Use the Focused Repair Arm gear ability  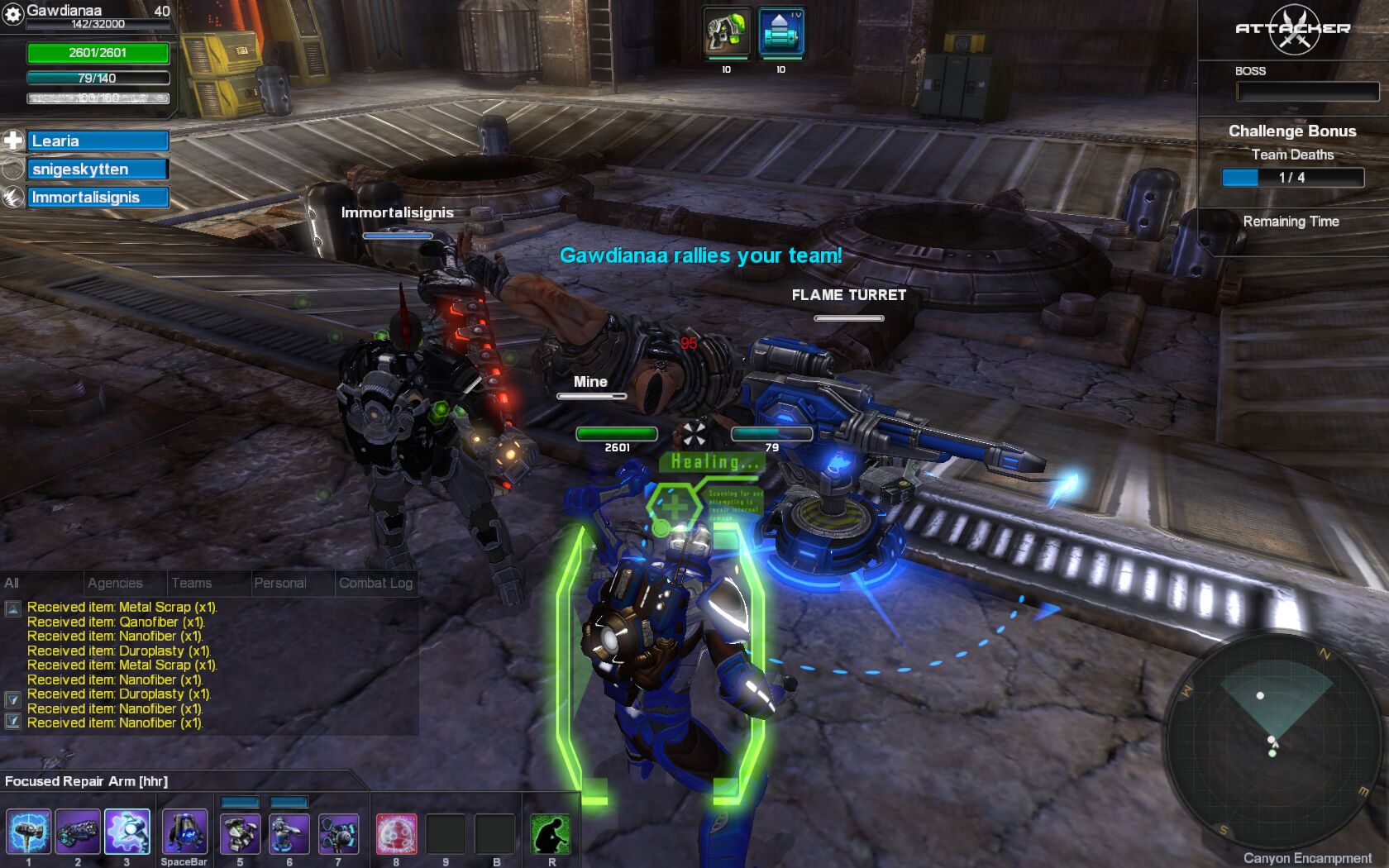pos(127,832)
